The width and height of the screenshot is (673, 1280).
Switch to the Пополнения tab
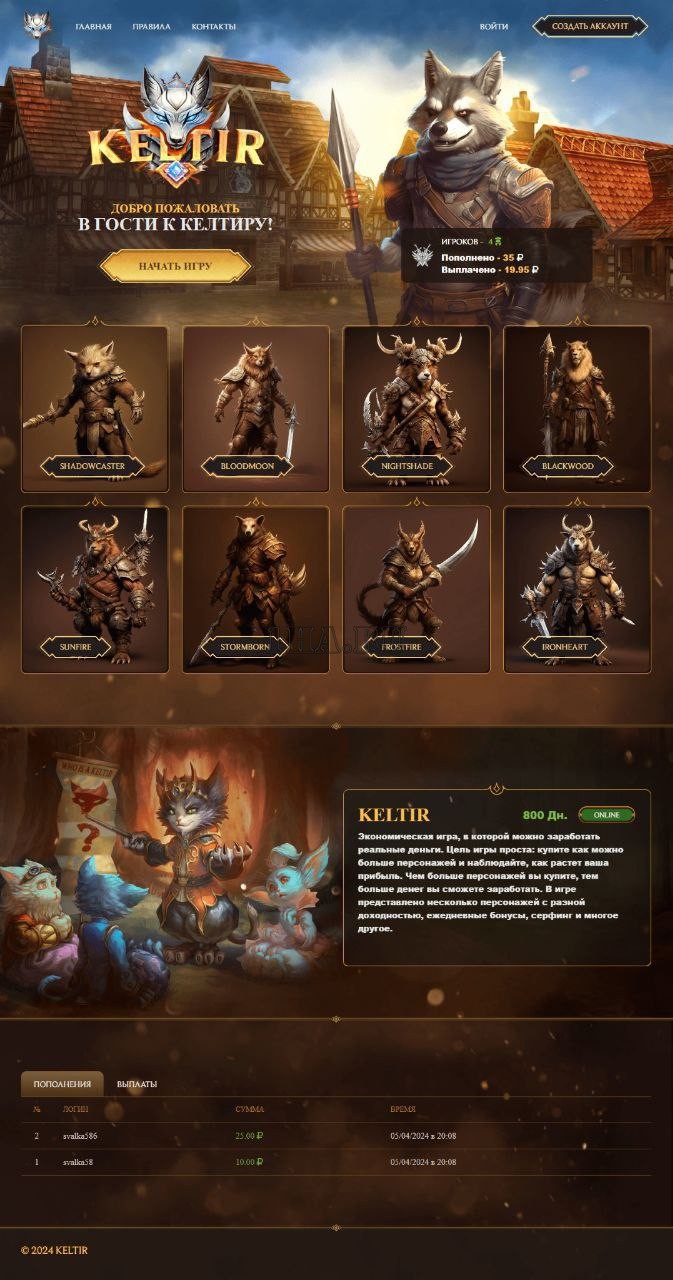[x=62, y=1084]
